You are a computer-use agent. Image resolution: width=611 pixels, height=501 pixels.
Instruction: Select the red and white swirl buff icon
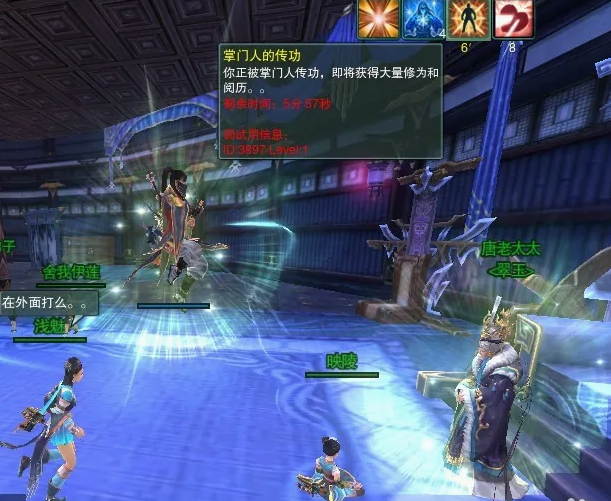pos(513,18)
